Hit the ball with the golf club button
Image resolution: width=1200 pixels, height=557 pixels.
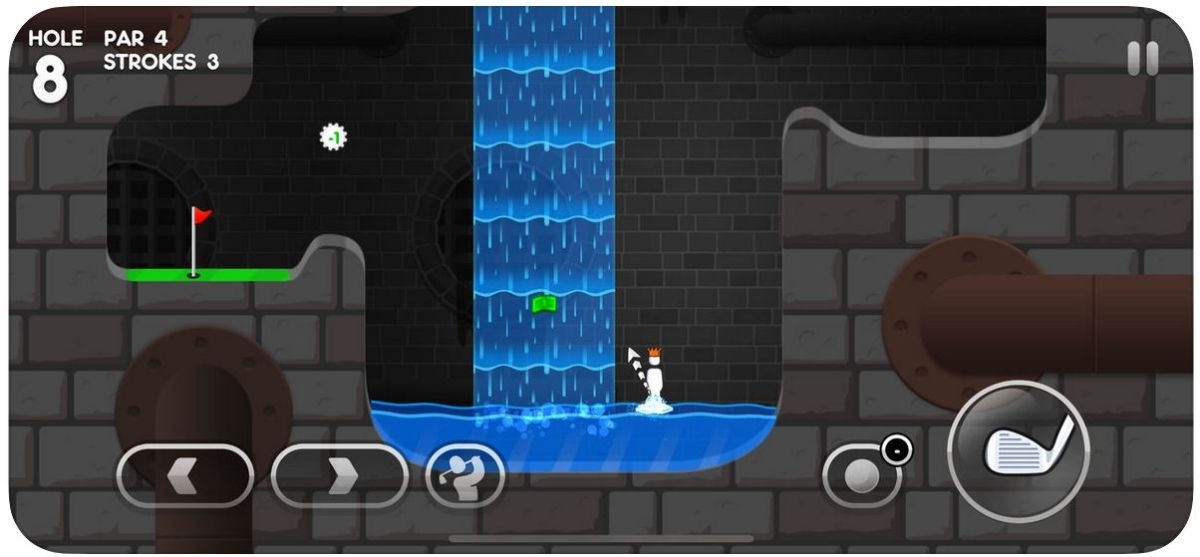pos(1018,451)
